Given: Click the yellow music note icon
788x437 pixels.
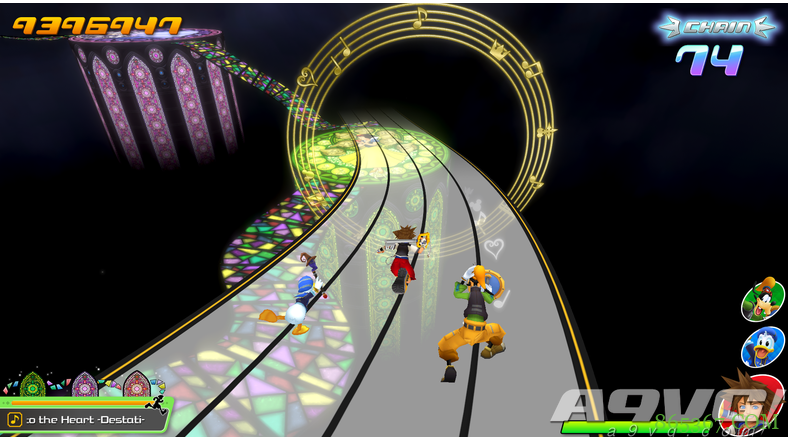Looking at the screenshot, I should point(15,420).
